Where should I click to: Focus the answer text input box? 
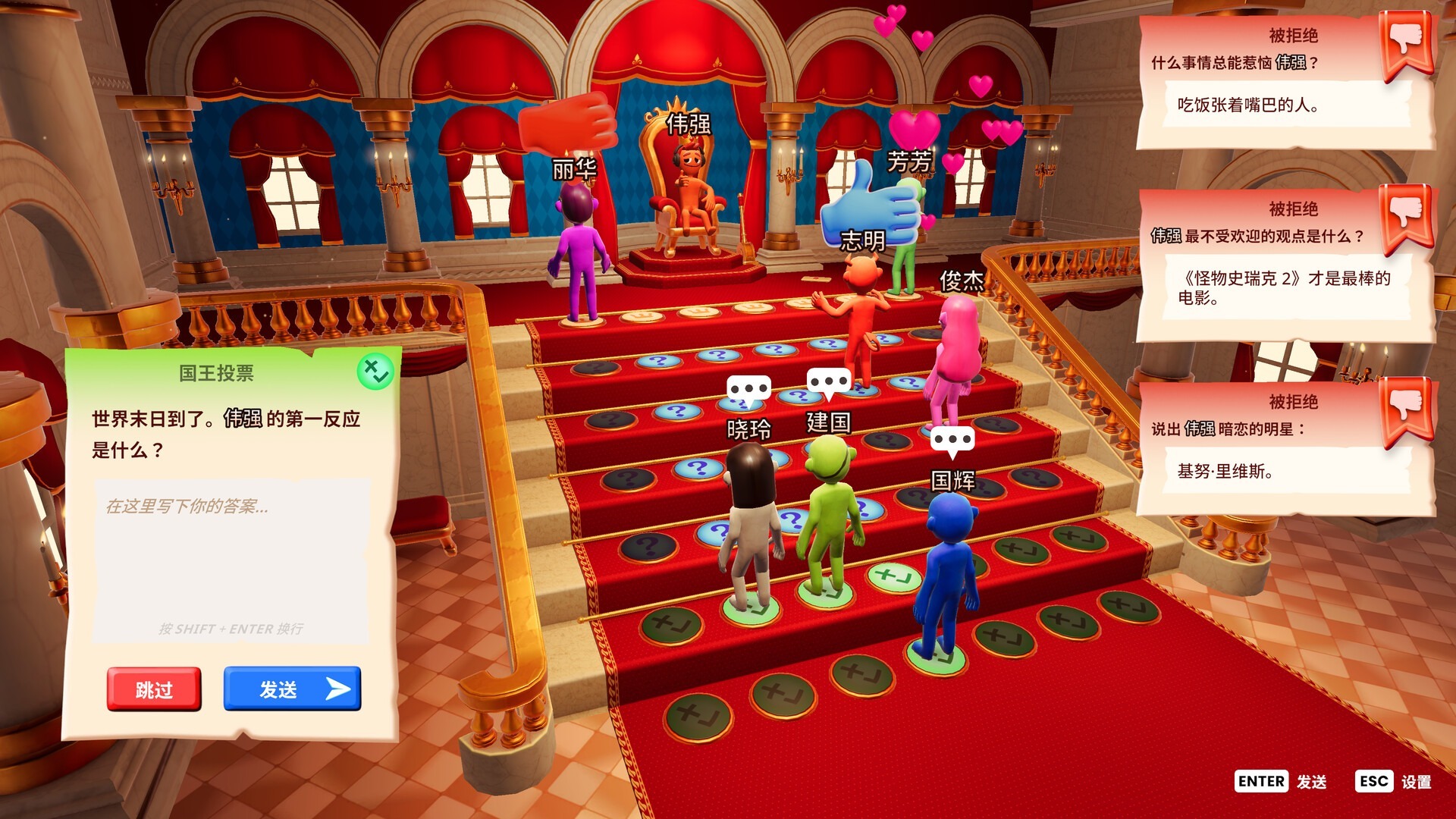tap(231, 561)
